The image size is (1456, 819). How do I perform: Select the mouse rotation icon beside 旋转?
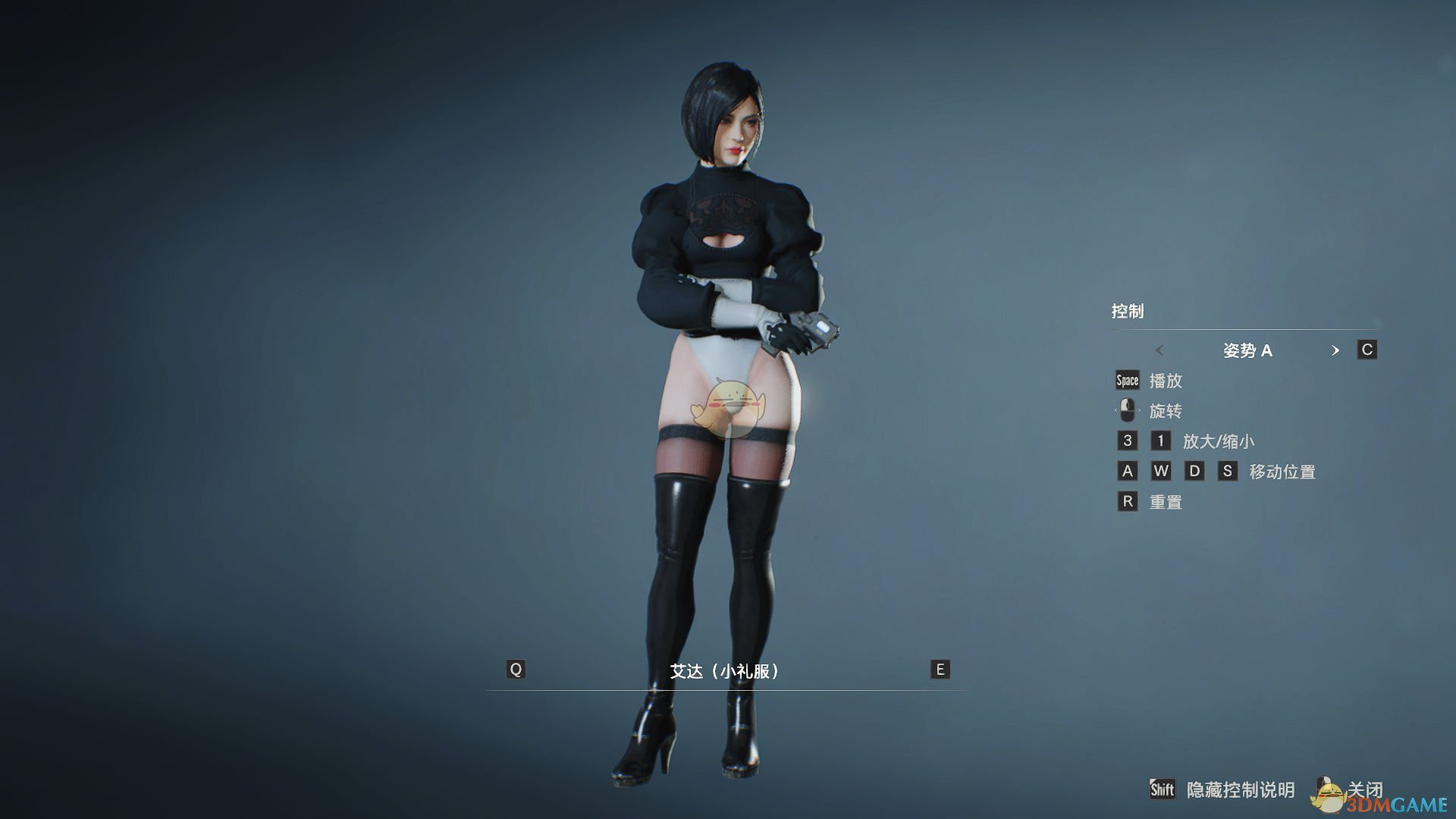coord(1126,410)
